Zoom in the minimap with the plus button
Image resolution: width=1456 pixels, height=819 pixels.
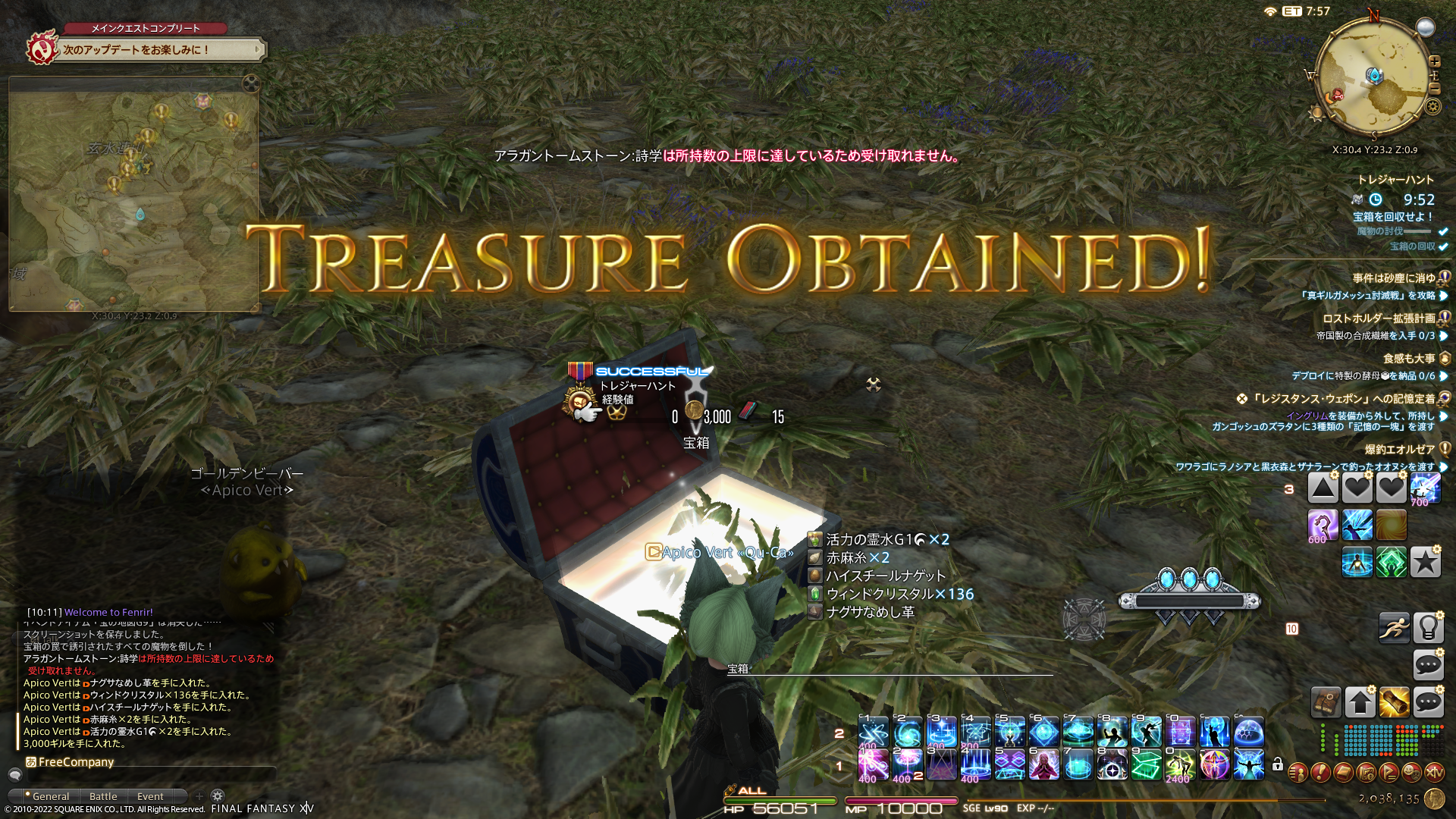click(x=1434, y=61)
